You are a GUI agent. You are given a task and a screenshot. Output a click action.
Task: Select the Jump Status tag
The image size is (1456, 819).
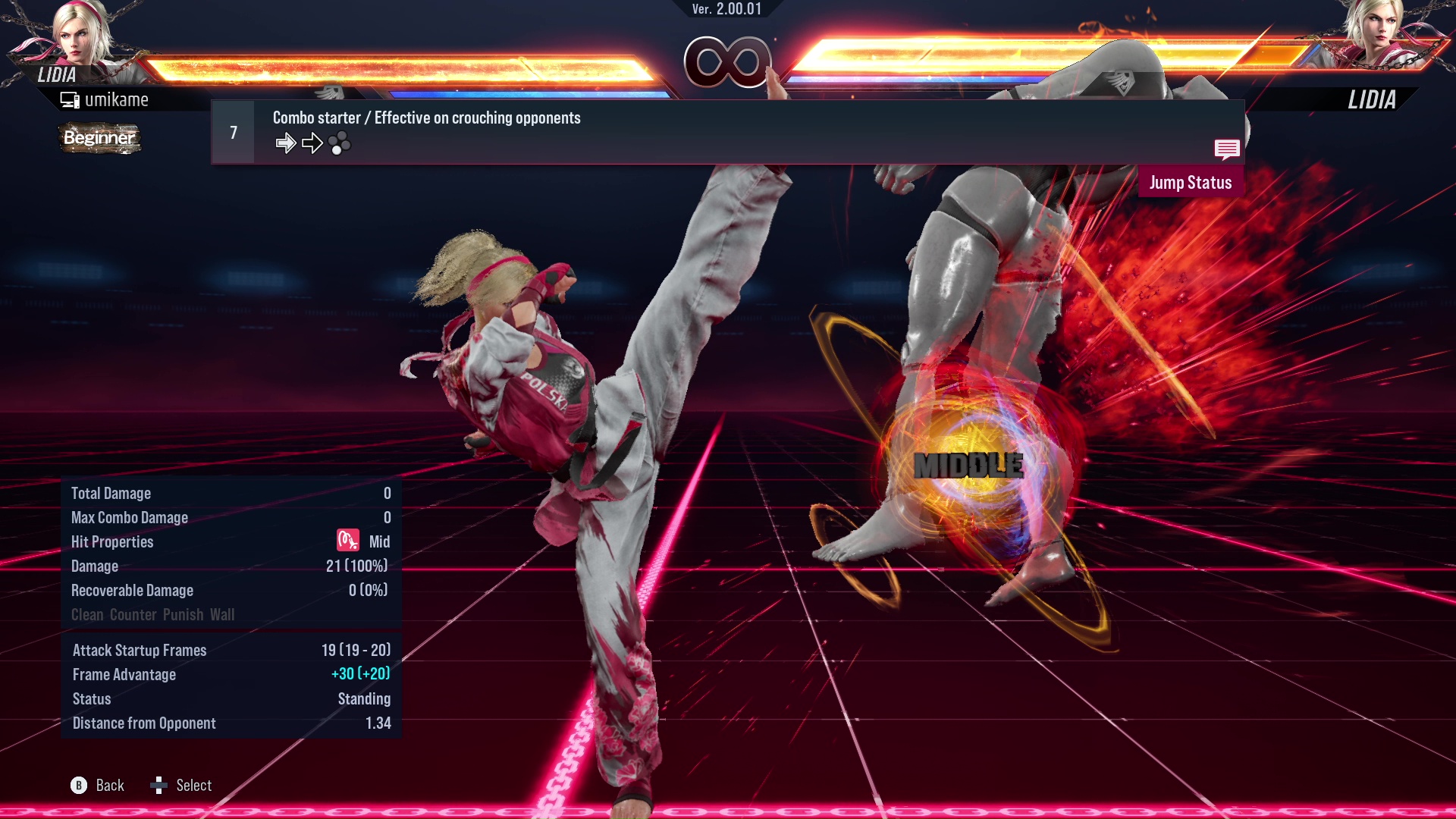(1191, 182)
